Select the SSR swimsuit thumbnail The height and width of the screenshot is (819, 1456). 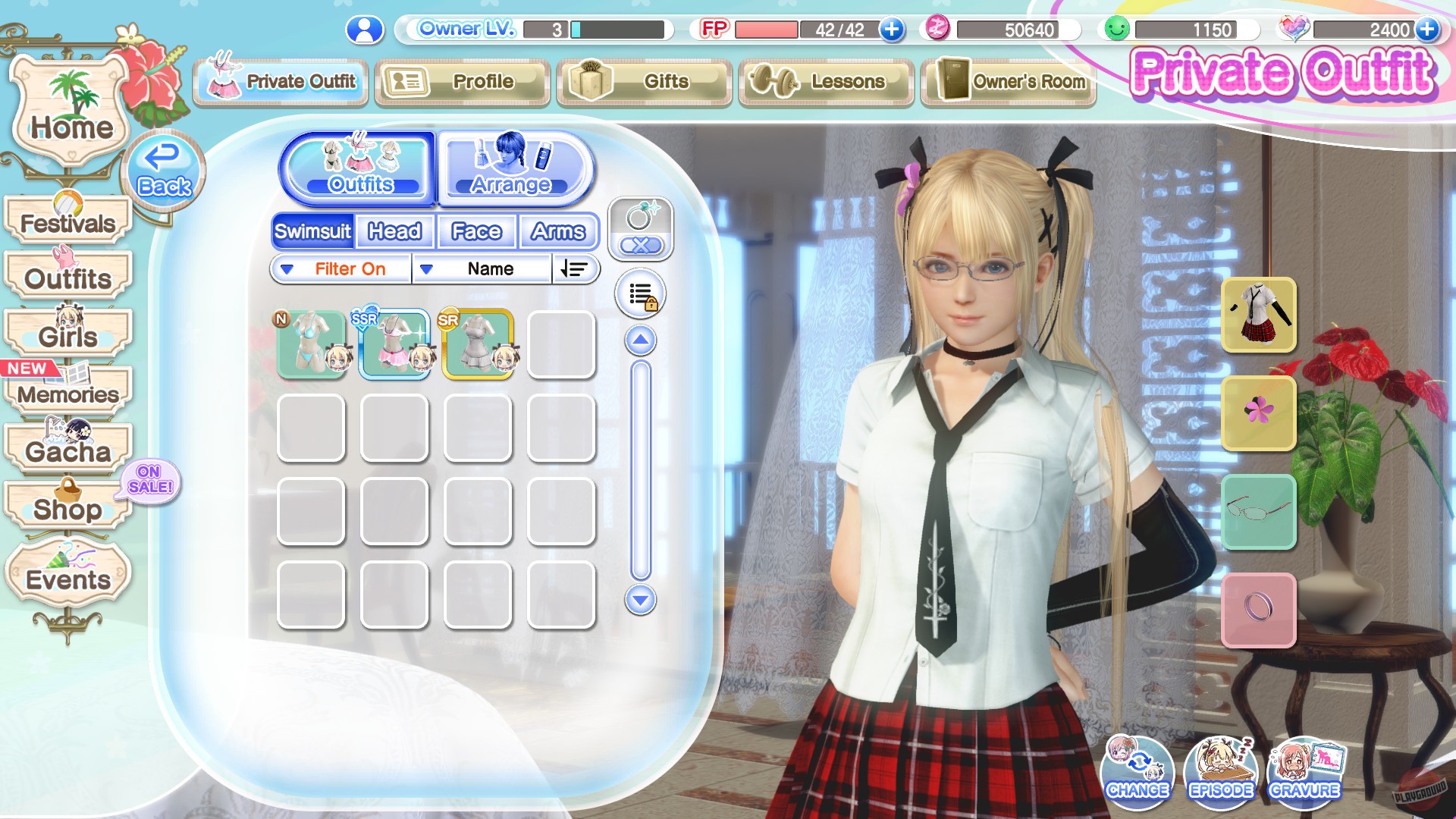tap(395, 342)
